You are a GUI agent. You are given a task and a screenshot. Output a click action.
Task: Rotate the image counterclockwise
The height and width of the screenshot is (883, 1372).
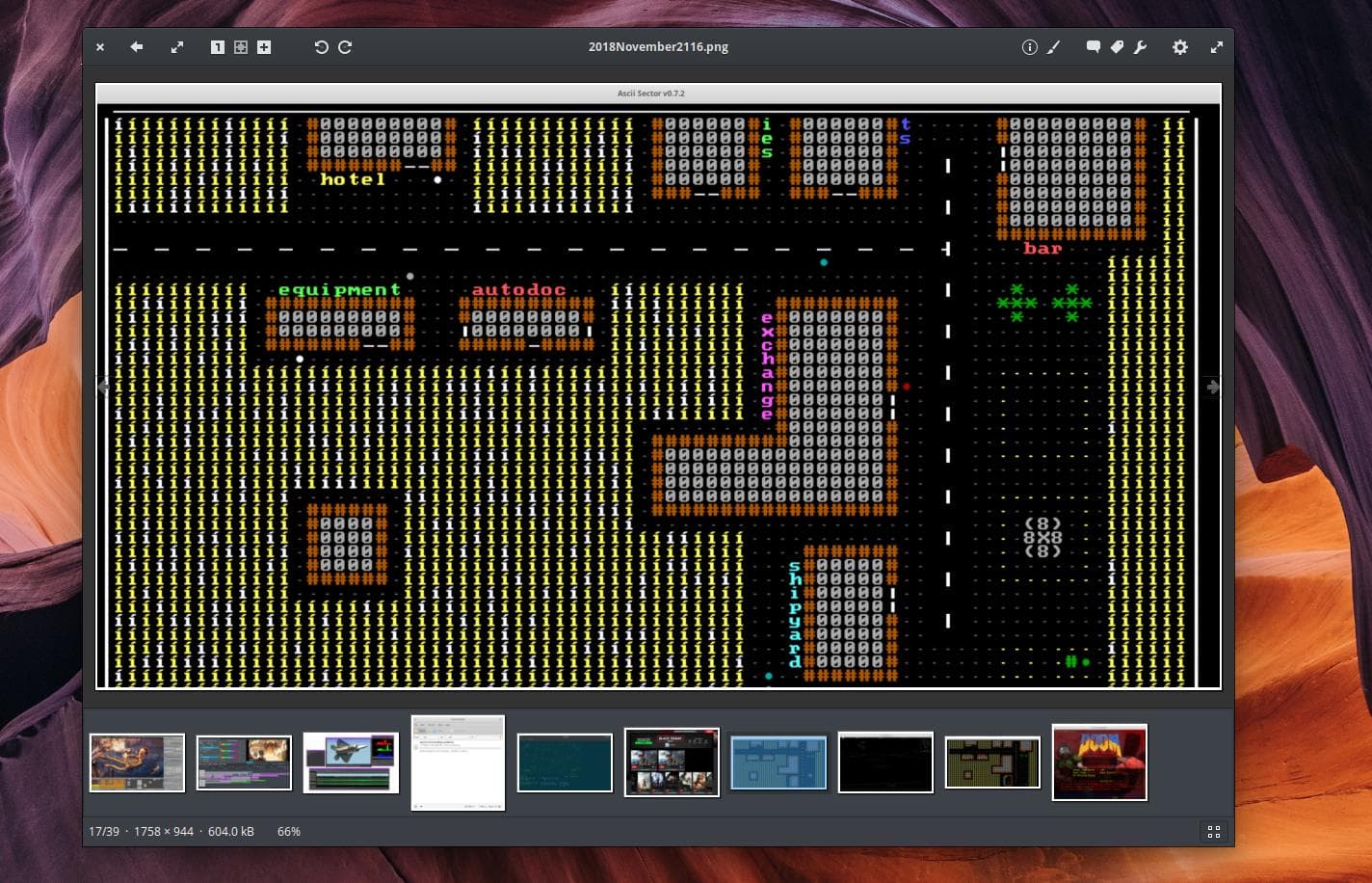pos(322,46)
